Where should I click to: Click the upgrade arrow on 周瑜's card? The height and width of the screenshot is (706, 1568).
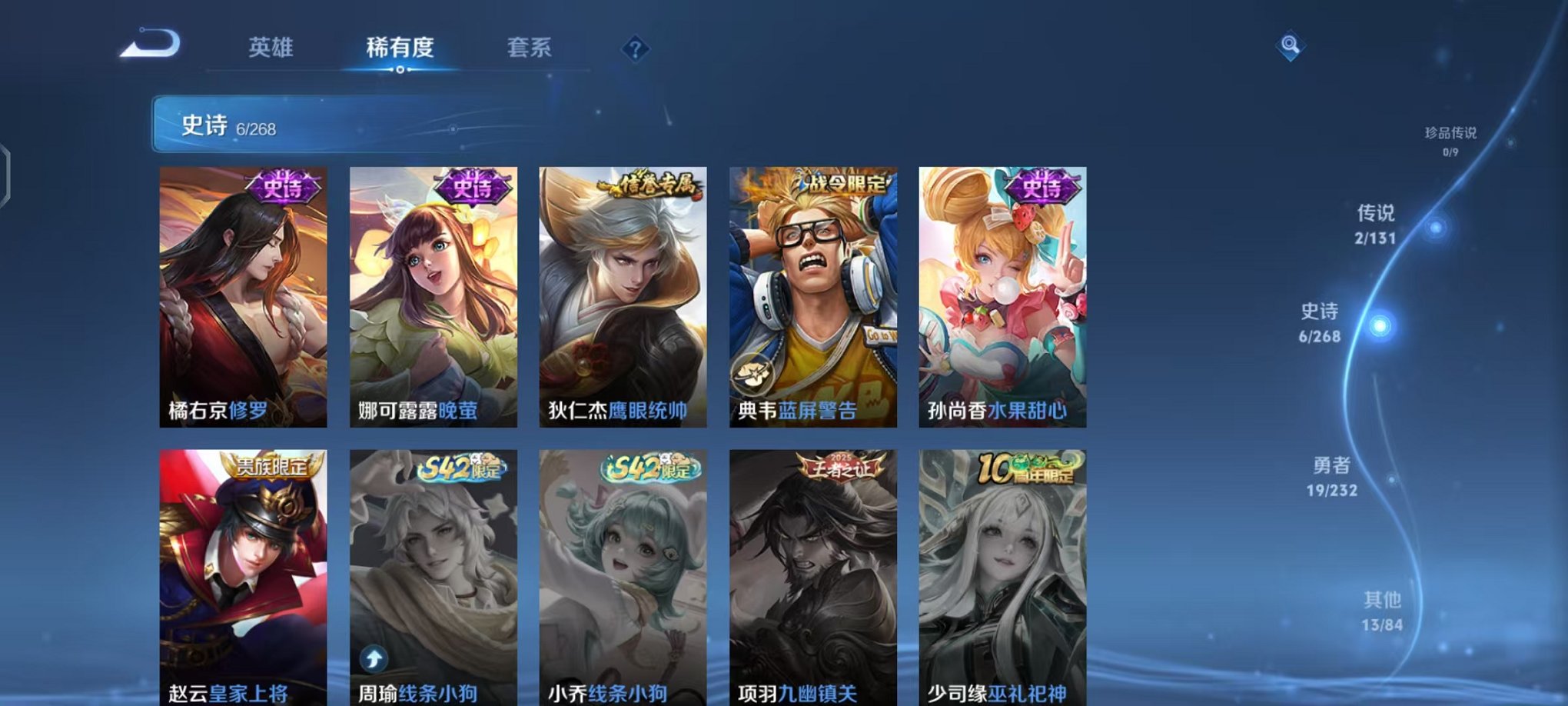pos(375,658)
